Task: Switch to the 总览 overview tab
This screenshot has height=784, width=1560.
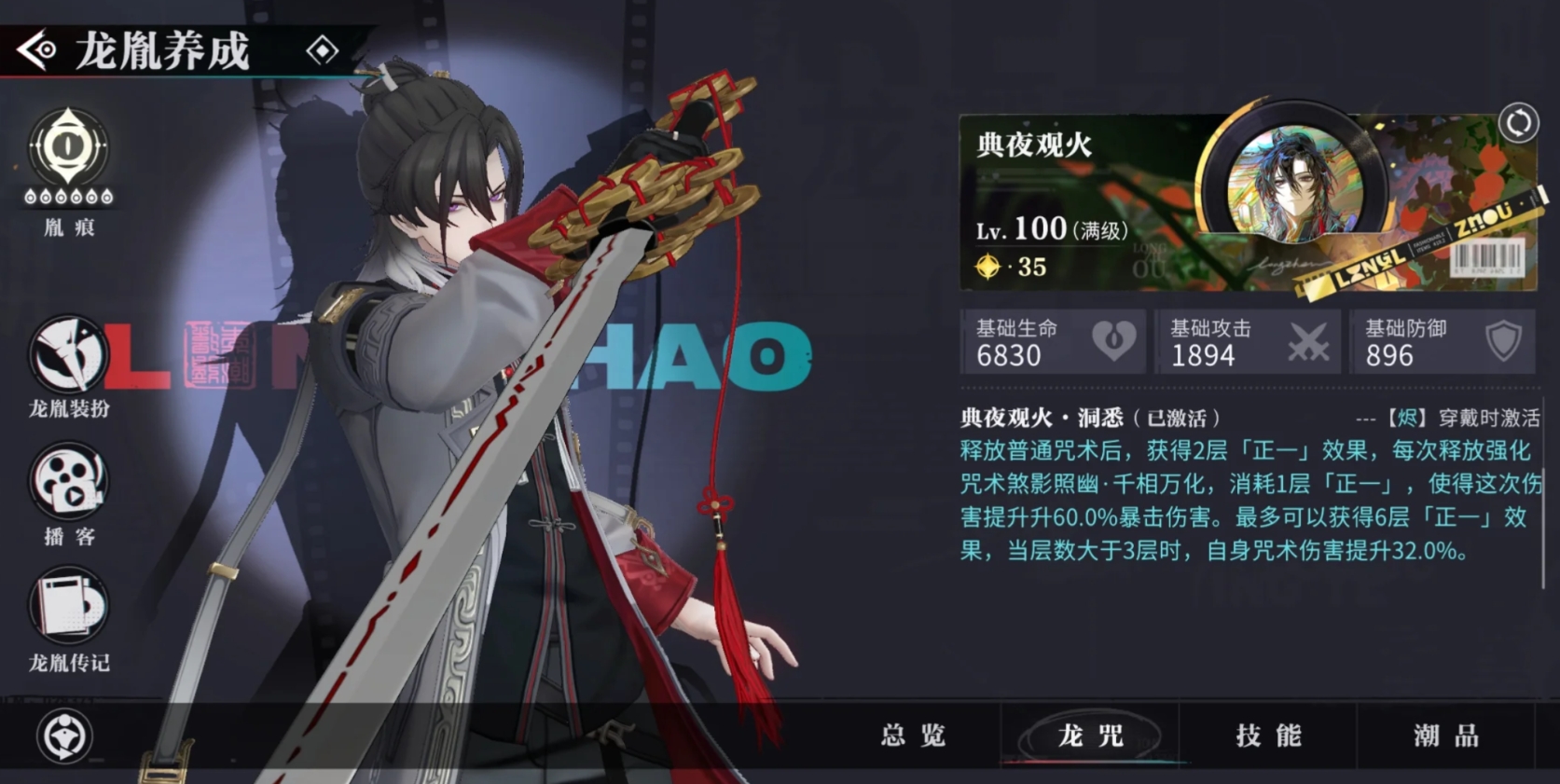Action: [x=913, y=736]
